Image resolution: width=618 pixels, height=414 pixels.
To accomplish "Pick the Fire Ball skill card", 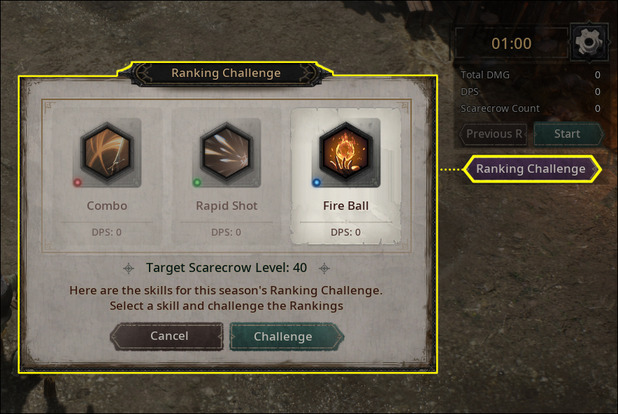I will click(x=343, y=175).
